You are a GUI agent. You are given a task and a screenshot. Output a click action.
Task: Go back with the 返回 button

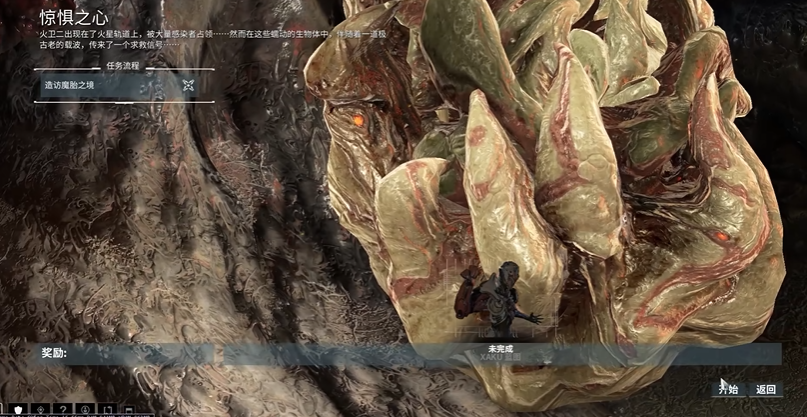766,389
